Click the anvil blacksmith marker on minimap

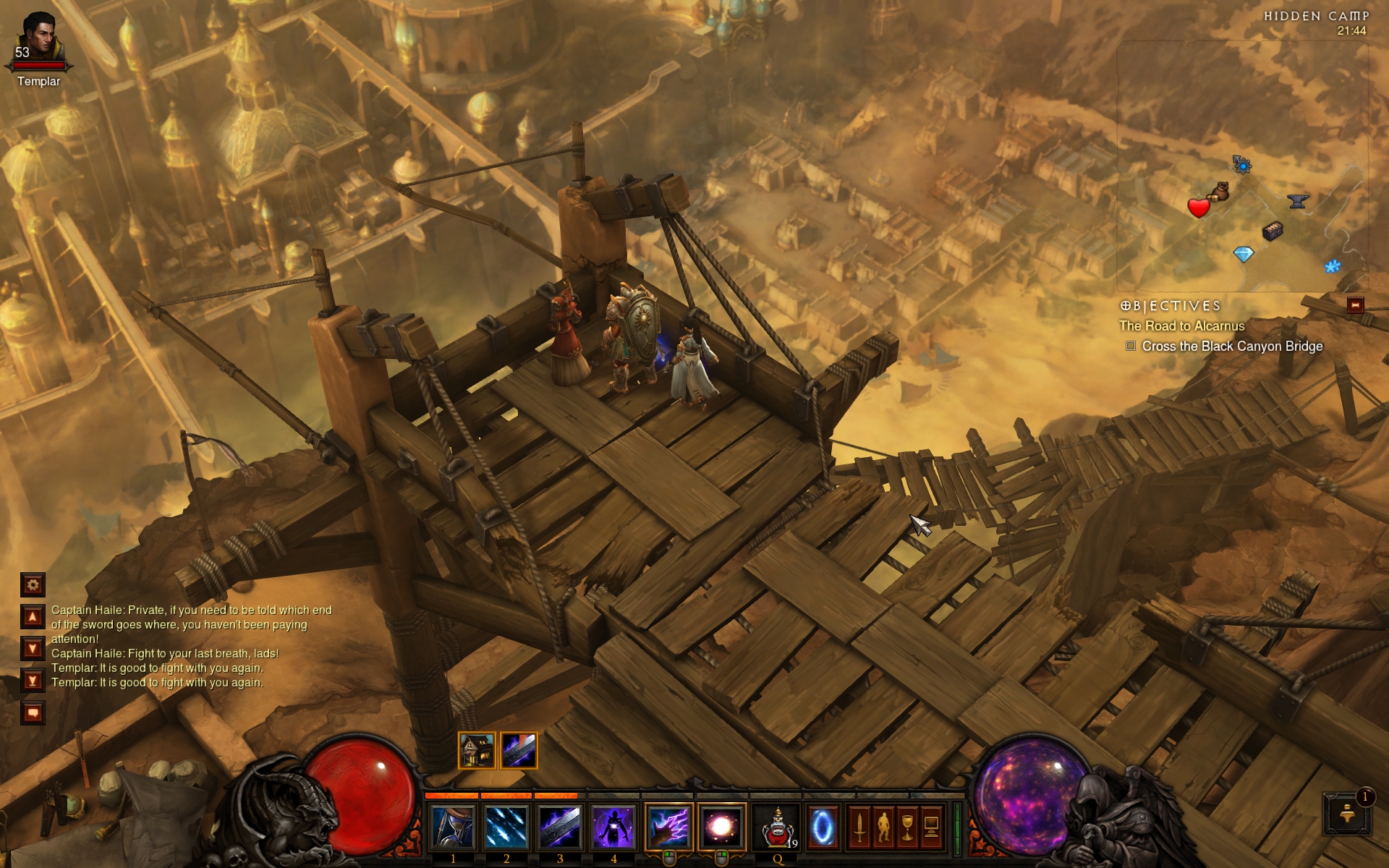[1298, 201]
